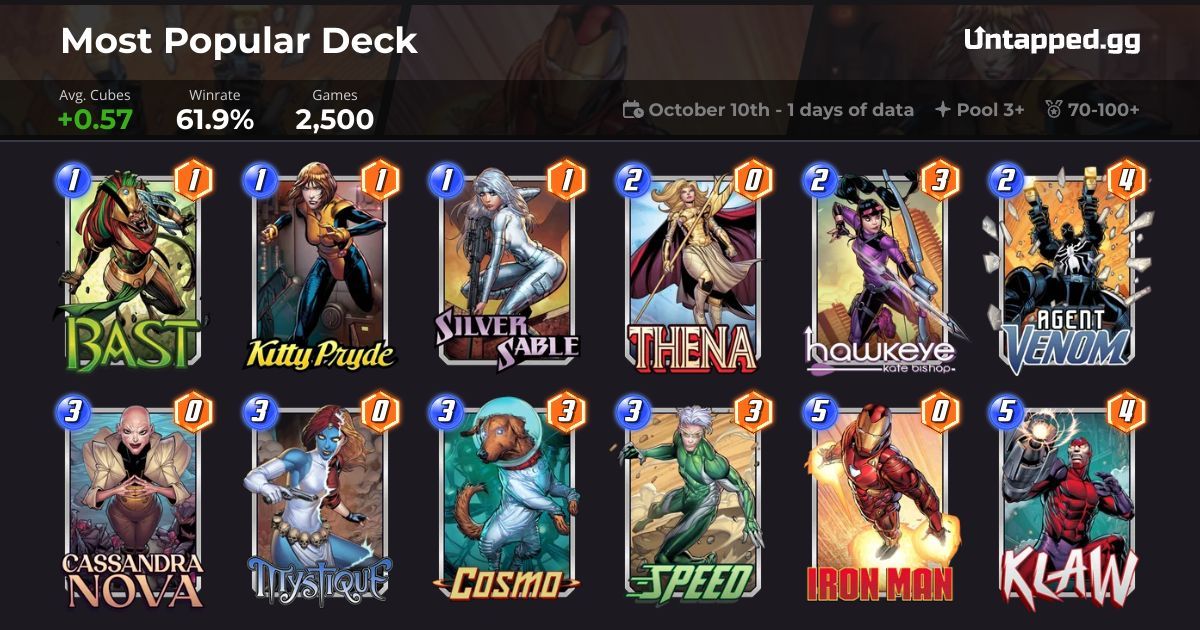Image resolution: width=1200 pixels, height=630 pixels.
Task: Select the Speed card
Action: coord(694,505)
